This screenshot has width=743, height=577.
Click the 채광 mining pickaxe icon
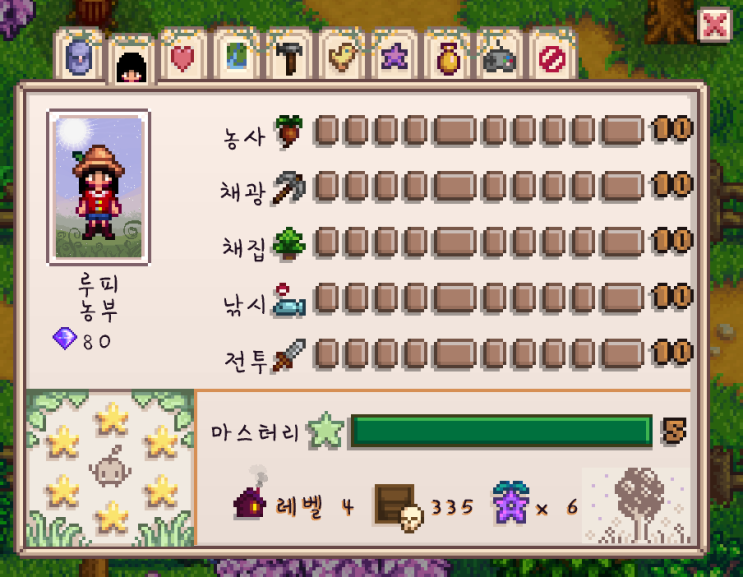[x=288, y=187]
